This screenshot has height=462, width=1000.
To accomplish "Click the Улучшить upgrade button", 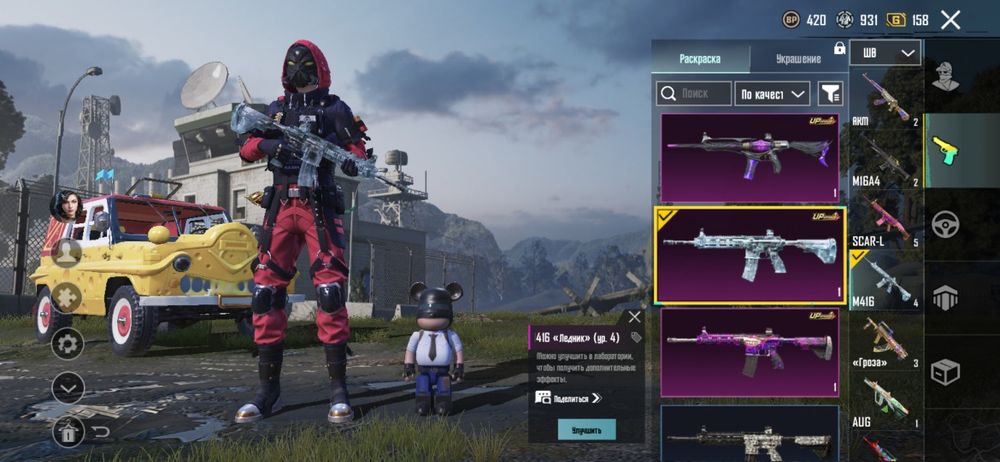I will click(587, 429).
